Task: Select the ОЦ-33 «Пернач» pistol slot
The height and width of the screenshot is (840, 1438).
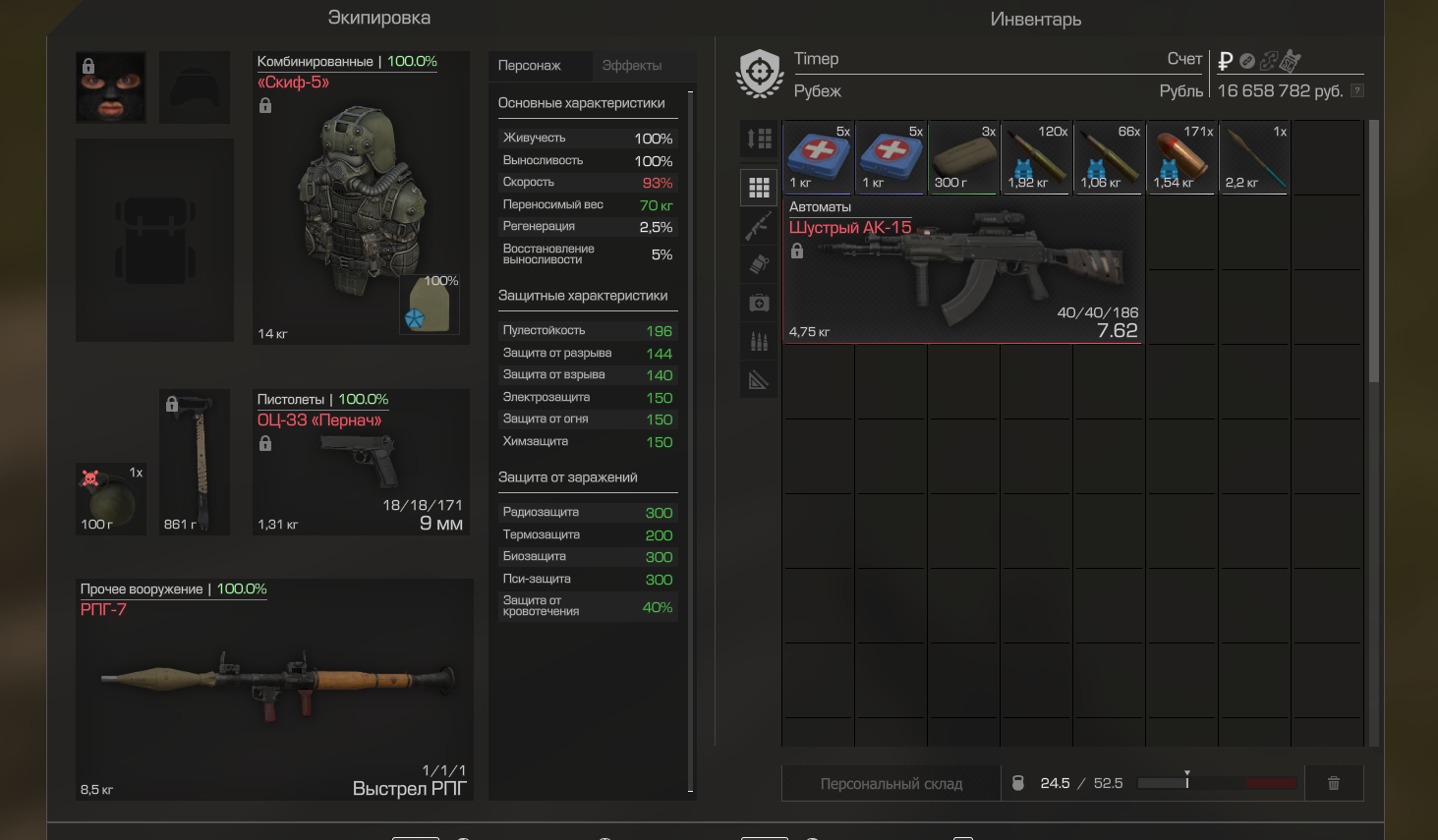Action: point(361,462)
